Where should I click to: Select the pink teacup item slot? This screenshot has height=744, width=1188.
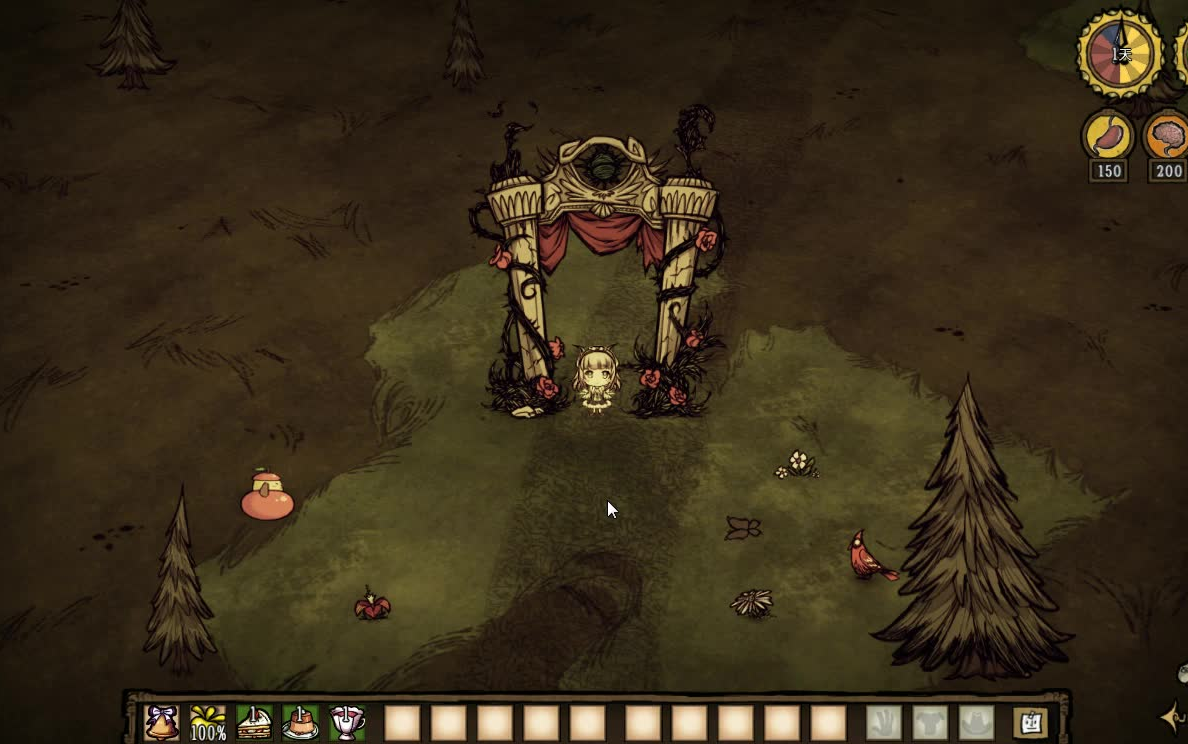(x=347, y=722)
